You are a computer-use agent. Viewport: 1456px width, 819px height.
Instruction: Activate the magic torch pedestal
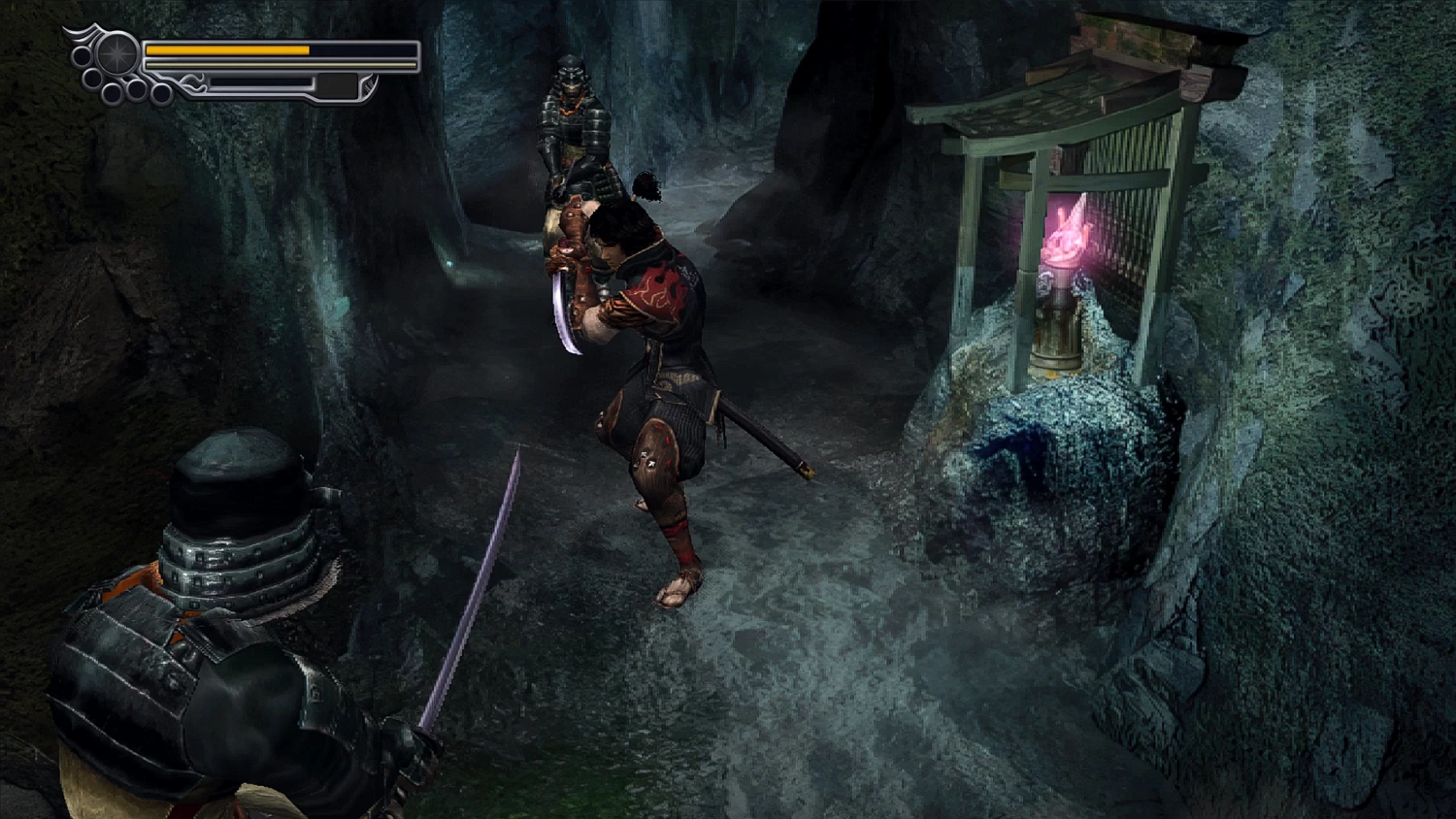coord(1058,320)
